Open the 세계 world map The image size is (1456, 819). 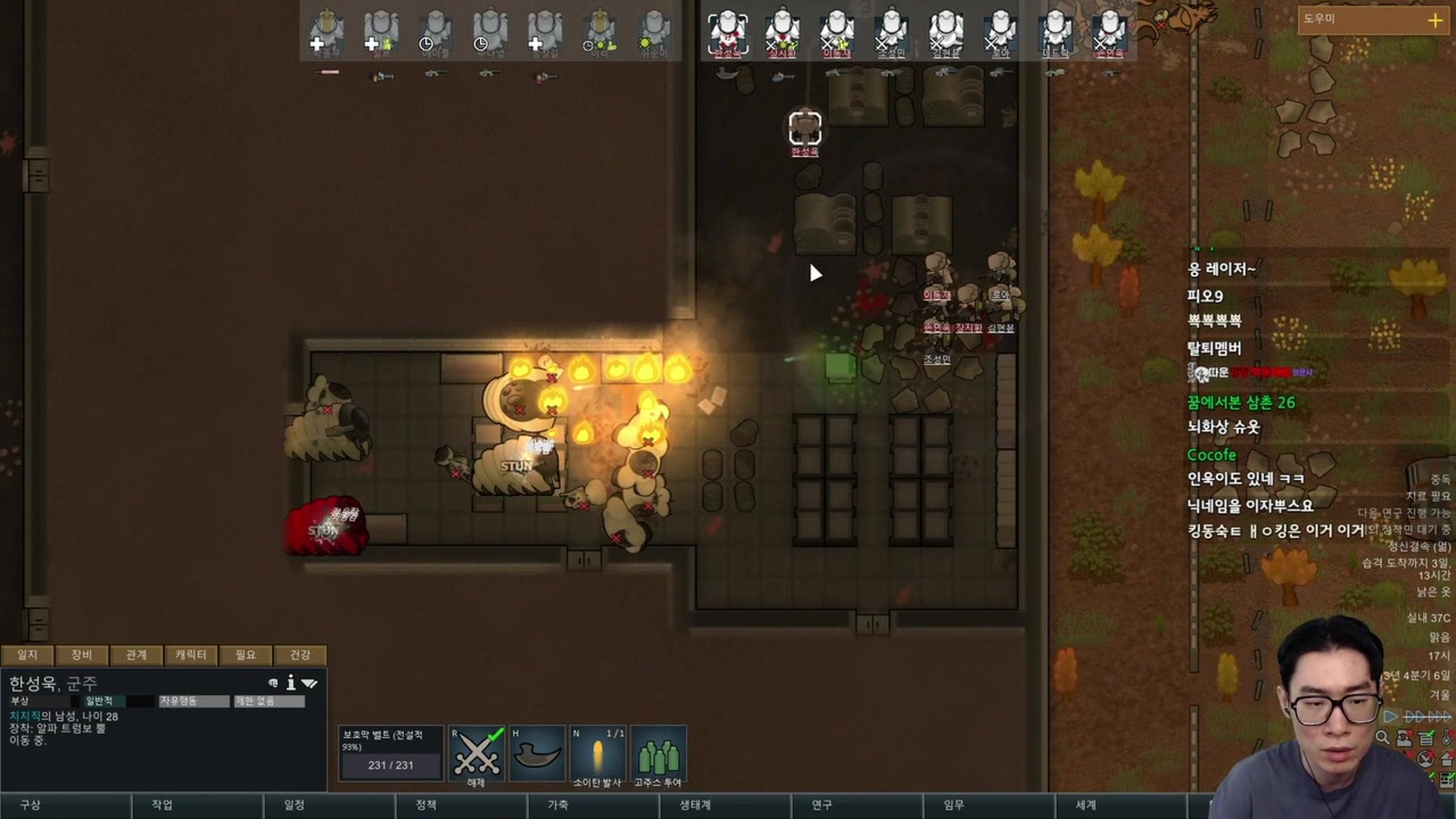[x=1086, y=805]
